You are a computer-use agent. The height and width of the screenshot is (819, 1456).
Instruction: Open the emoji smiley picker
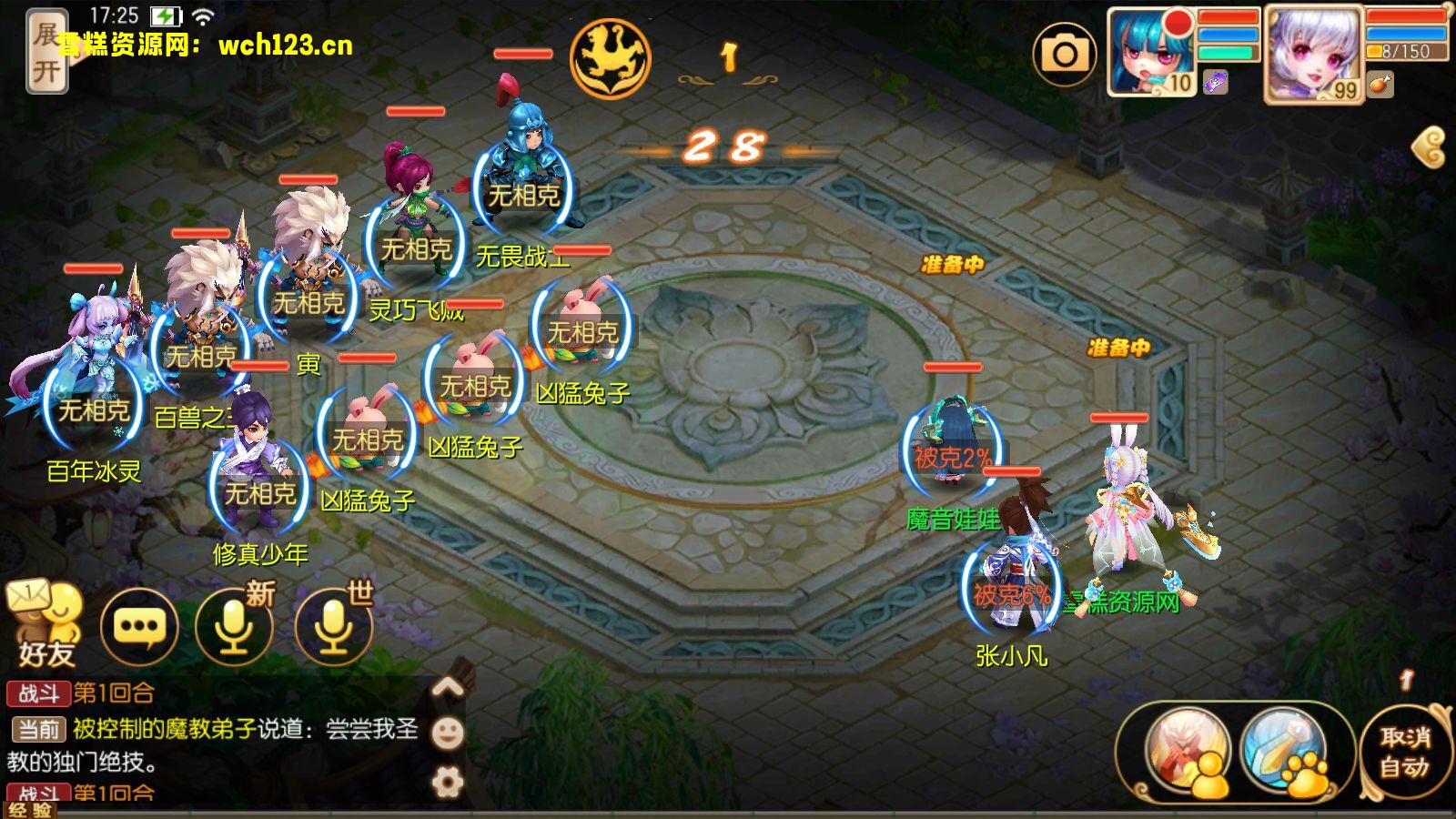(x=448, y=731)
